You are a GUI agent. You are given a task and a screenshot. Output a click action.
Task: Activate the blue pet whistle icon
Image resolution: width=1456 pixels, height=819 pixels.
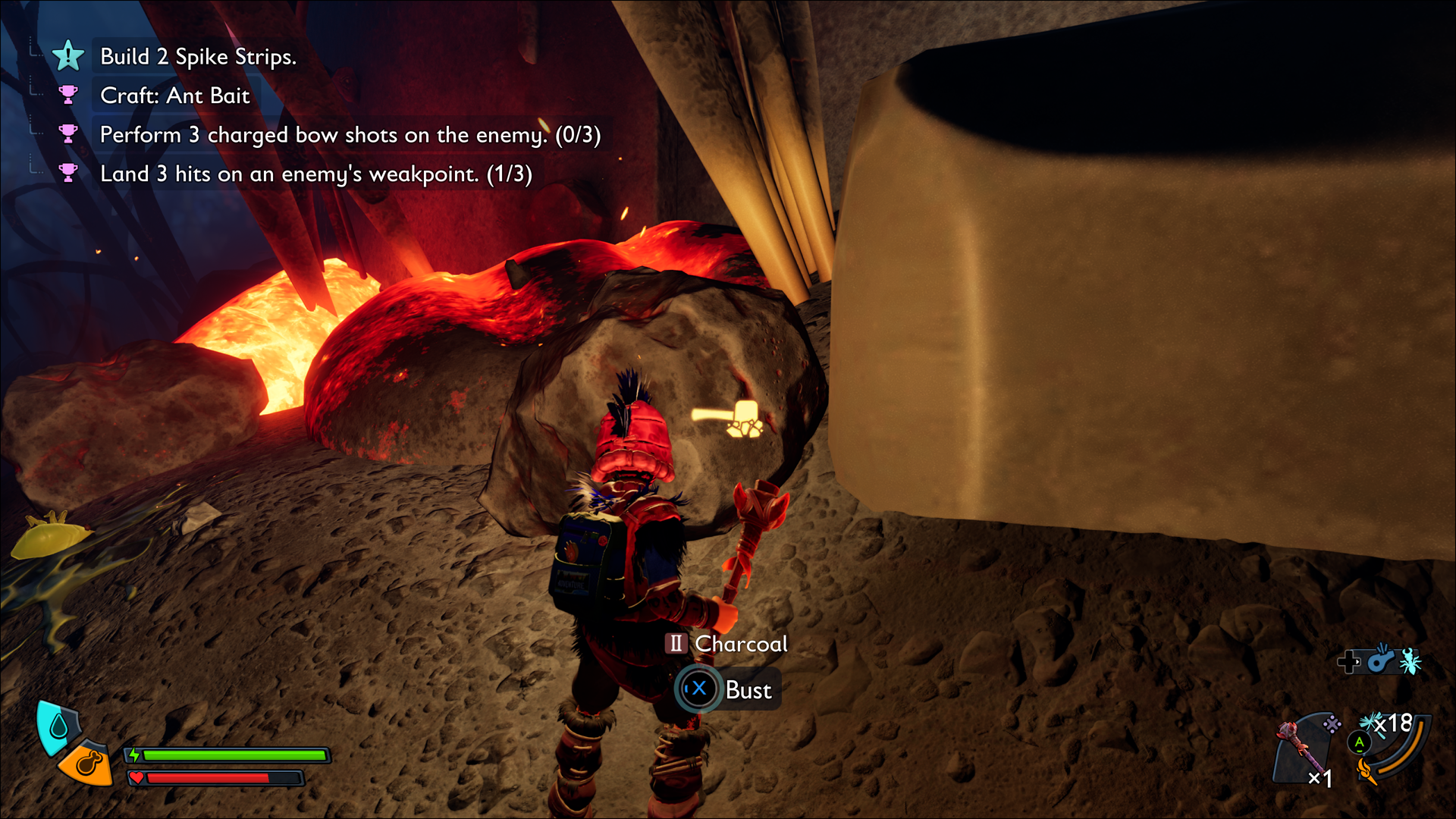(x=1382, y=660)
